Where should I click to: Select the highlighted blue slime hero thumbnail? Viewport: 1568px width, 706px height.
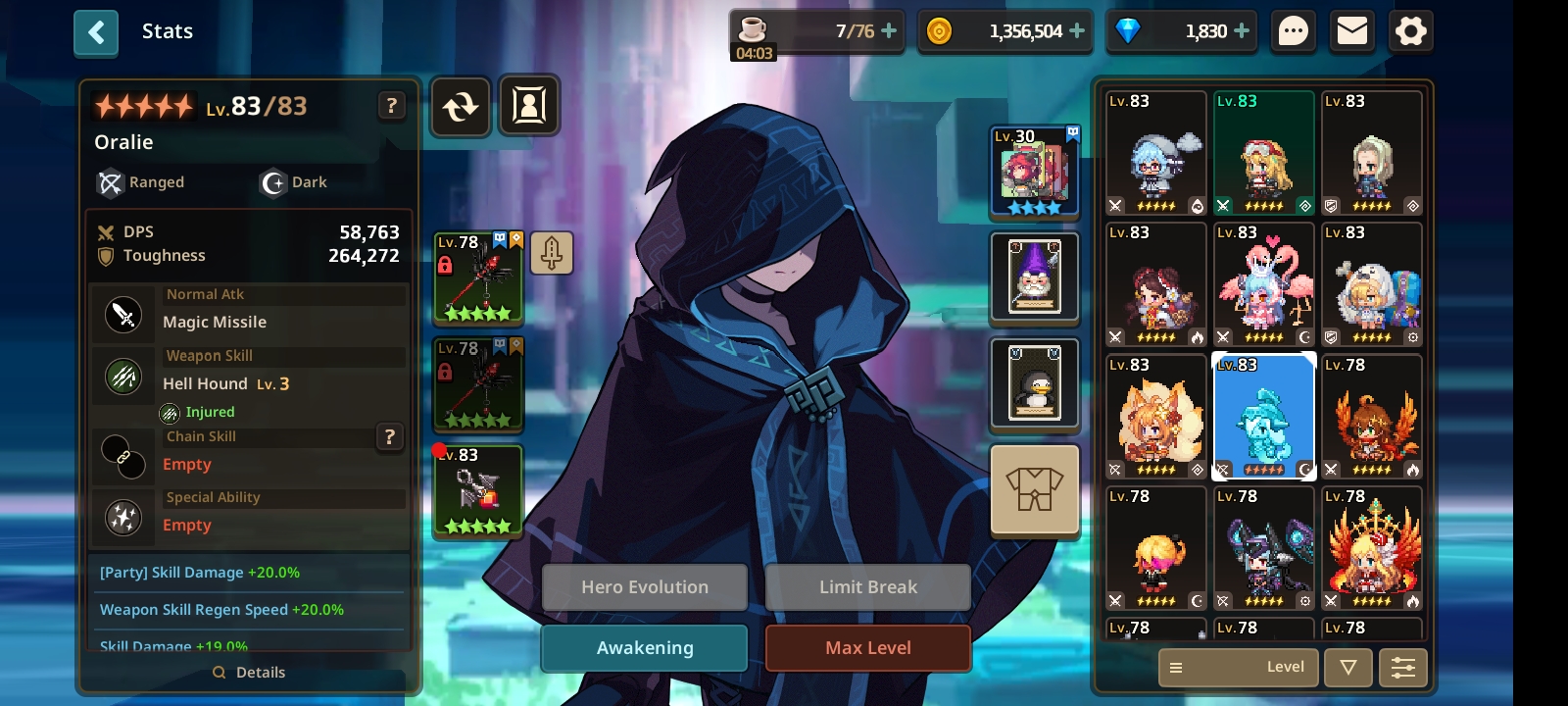click(1264, 417)
